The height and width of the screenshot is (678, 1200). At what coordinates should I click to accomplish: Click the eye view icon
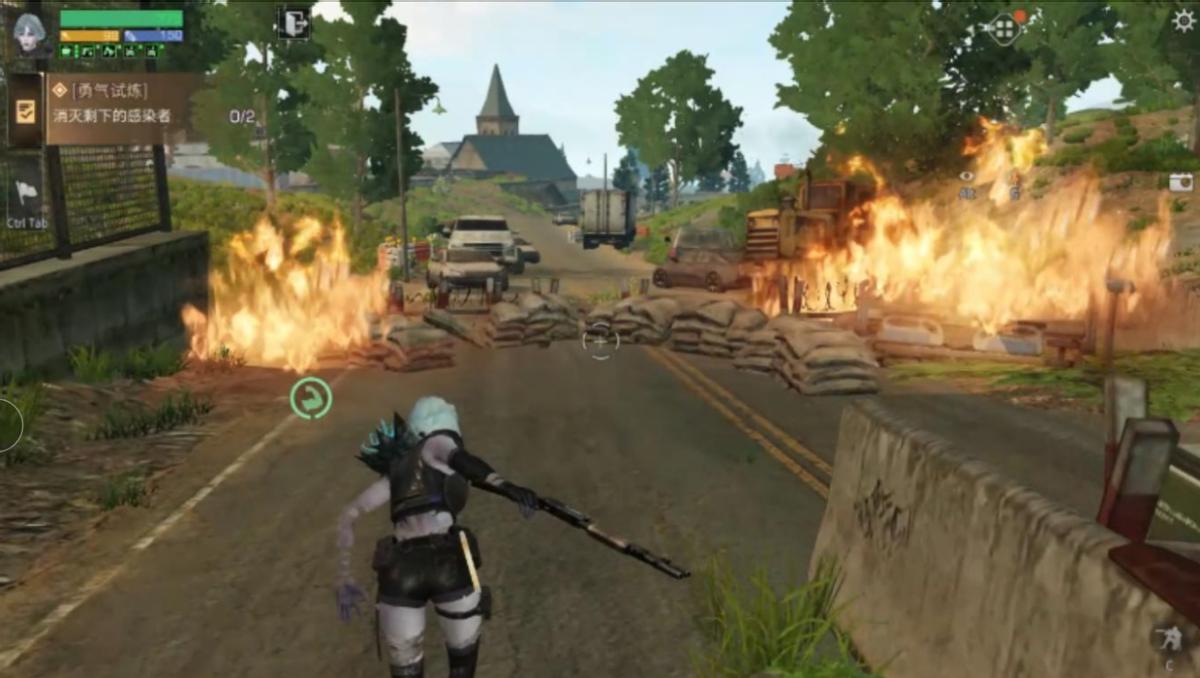pos(966,177)
